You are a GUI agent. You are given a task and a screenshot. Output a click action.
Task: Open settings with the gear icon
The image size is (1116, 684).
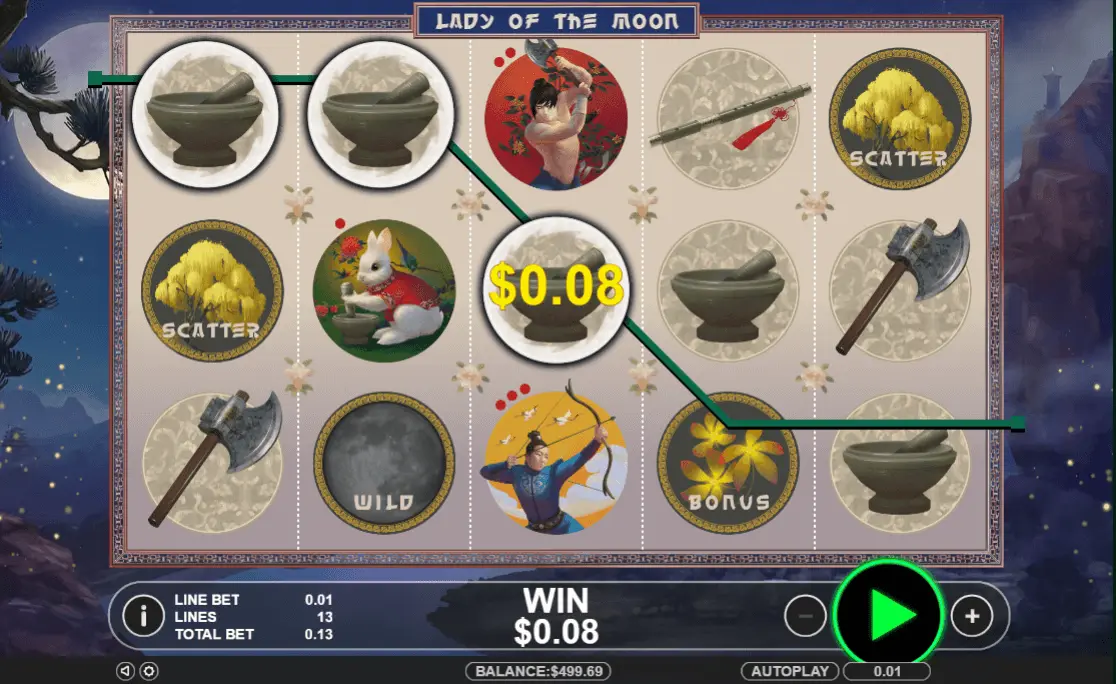[x=148, y=671]
